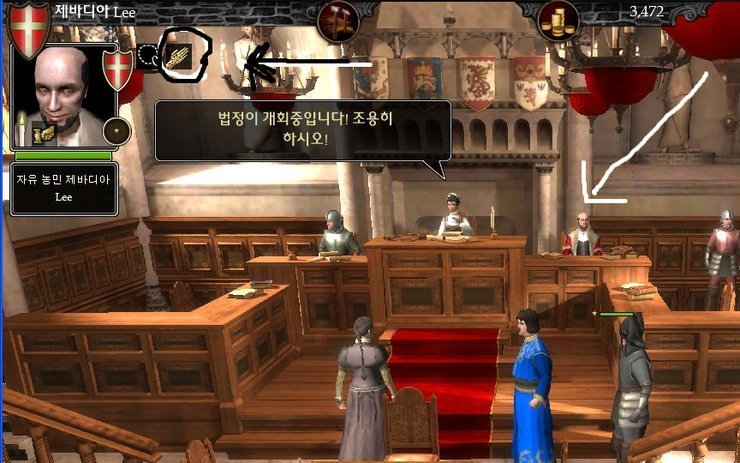Click the small shield badge beside portrait
This screenshot has height=463, width=740.
pyautogui.click(x=118, y=68)
